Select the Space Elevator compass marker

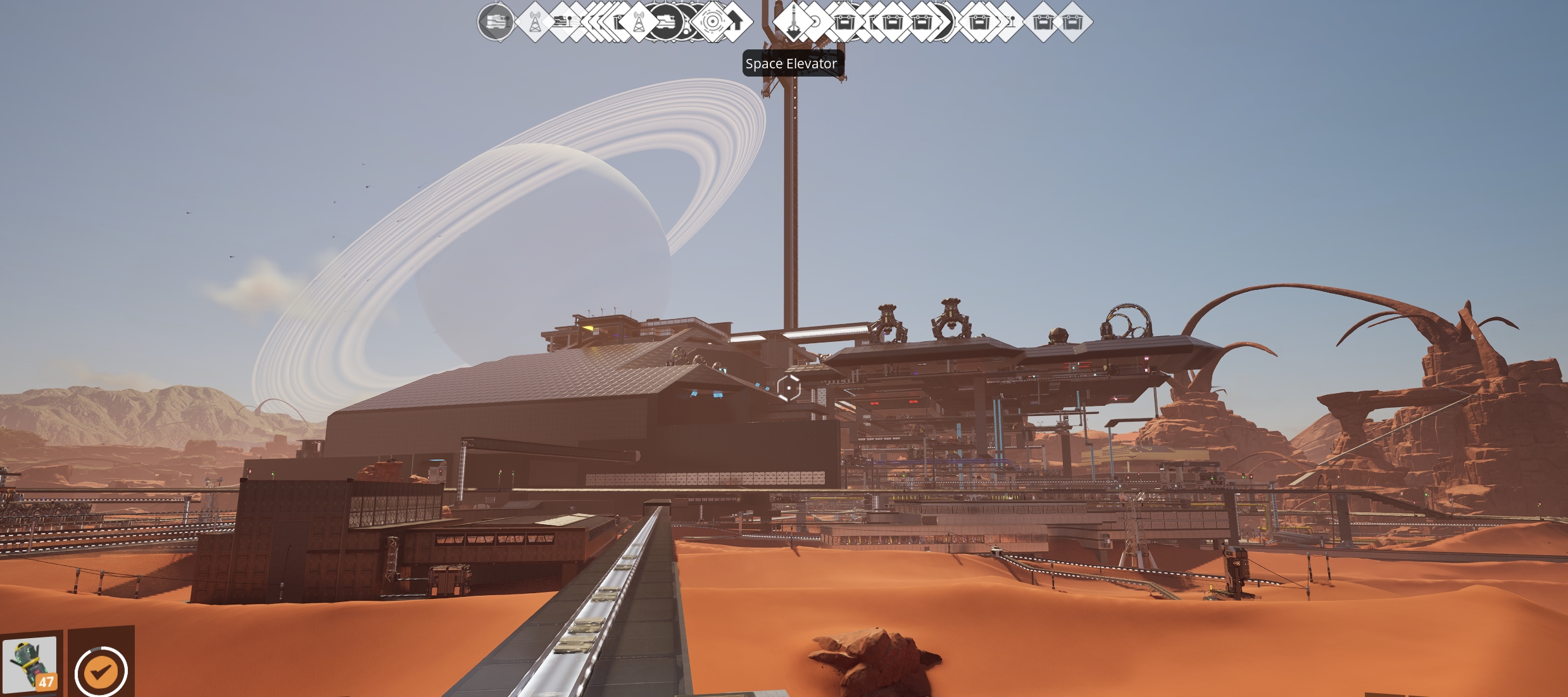coord(793,22)
